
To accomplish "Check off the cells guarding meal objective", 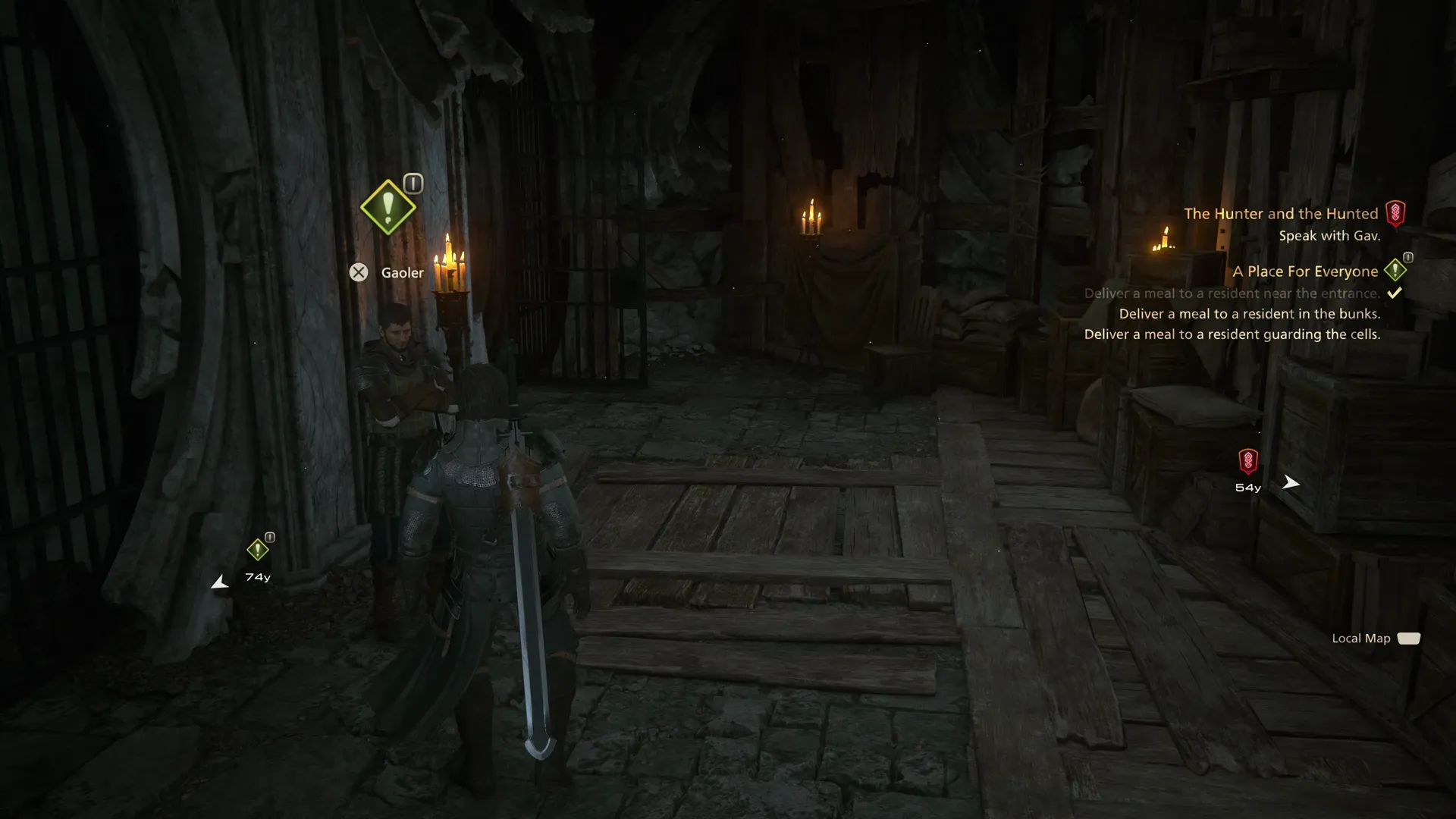I will [x=1232, y=334].
